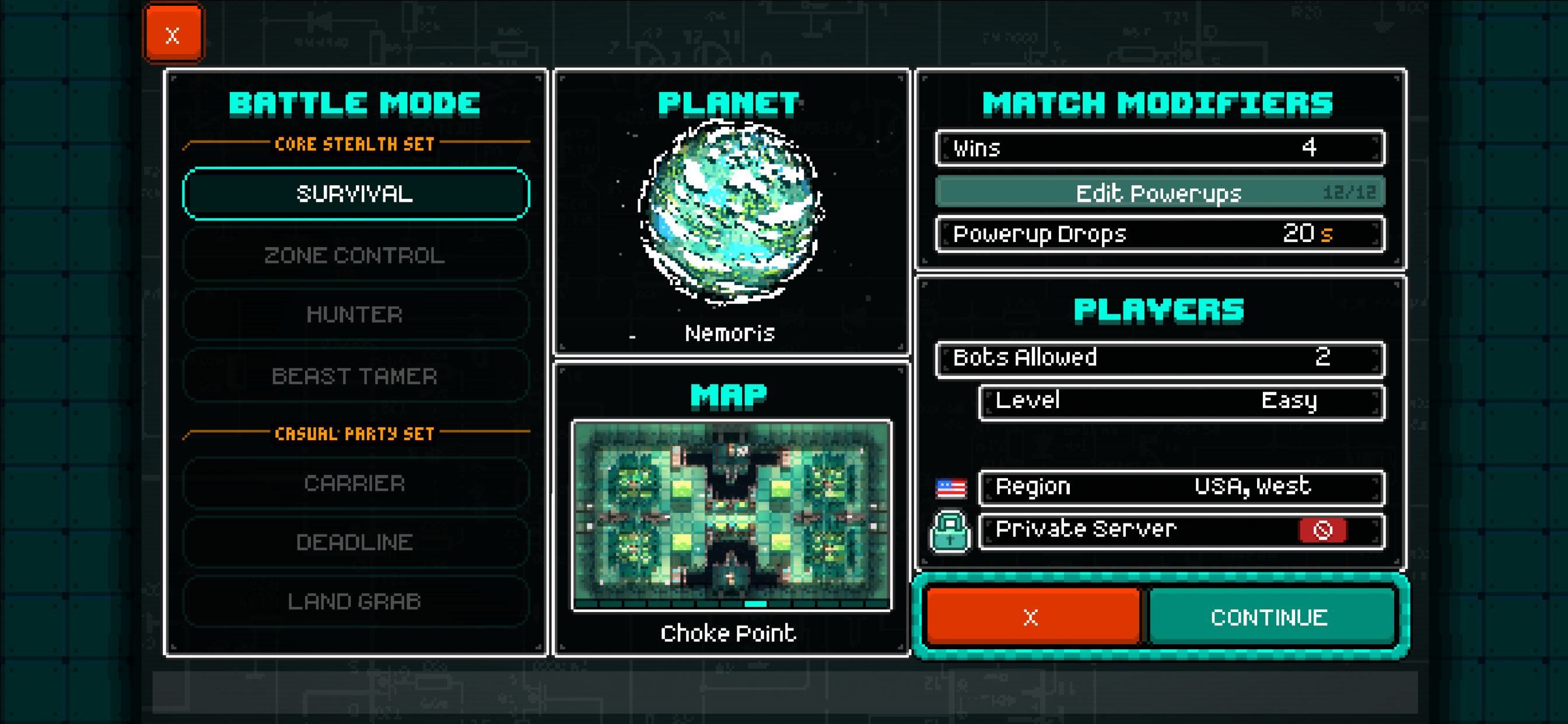The image size is (1568, 724).
Task: Choose the Deadline mode
Action: pyautogui.click(x=355, y=542)
